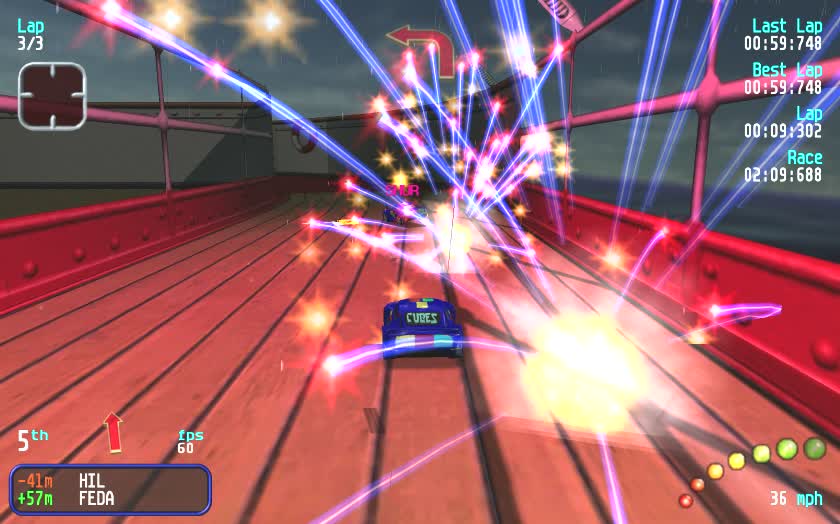840x524 pixels.
Task: Click the left-turn warning arrow
Action: pyautogui.click(x=422, y=46)
